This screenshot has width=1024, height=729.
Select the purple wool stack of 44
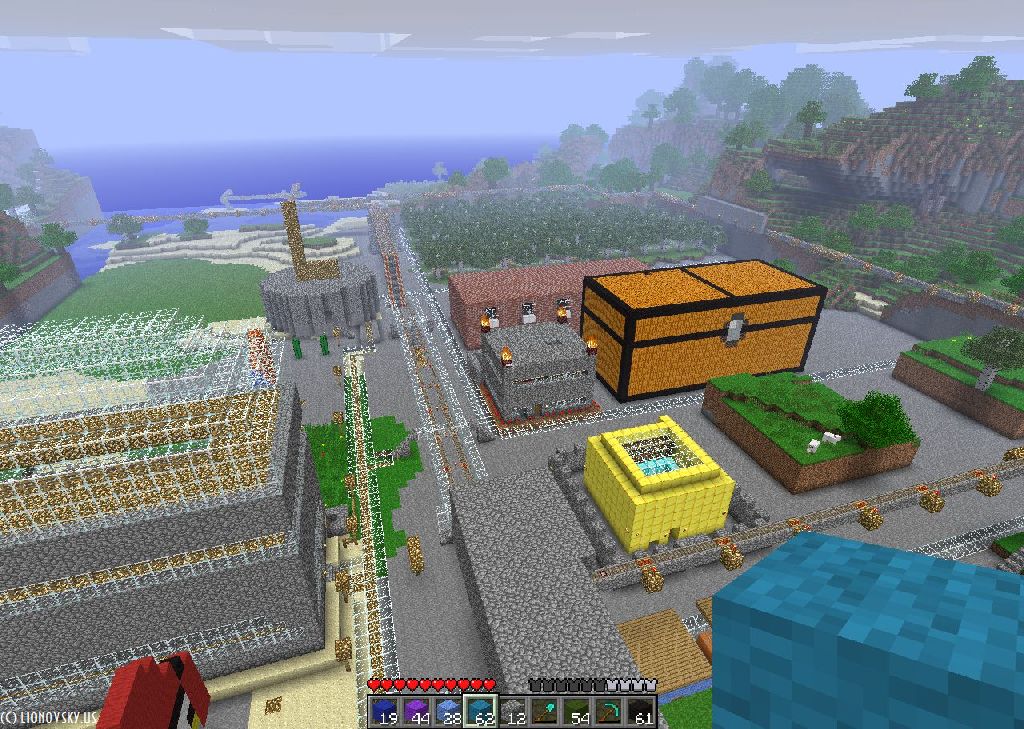pyautogui.click(x=417, y=711)
